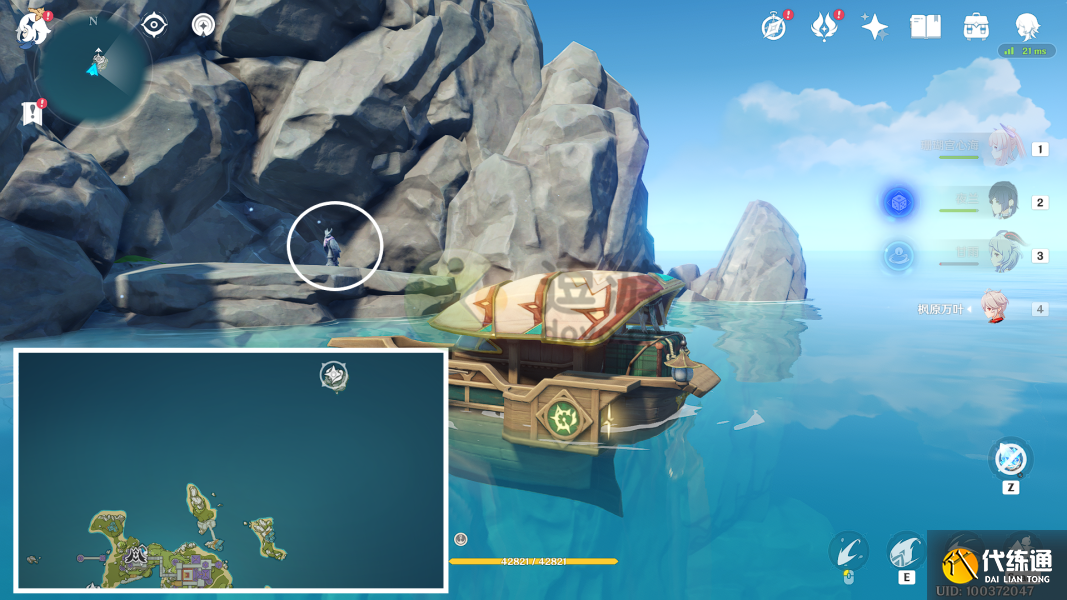Switch to party member slot 3
Screen dimensions: 1067x600
point(1003,254)
